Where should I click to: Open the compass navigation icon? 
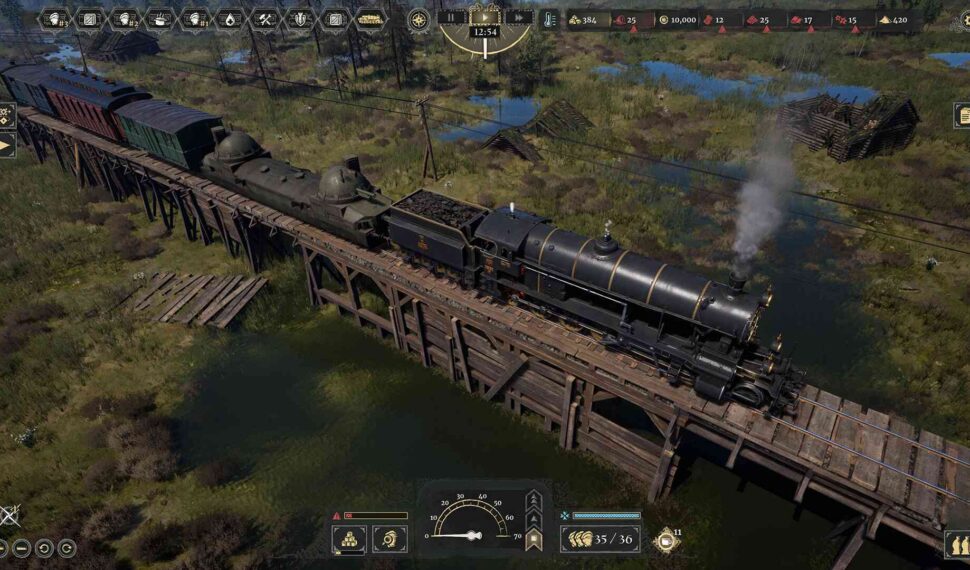click(x=418, y=19)
